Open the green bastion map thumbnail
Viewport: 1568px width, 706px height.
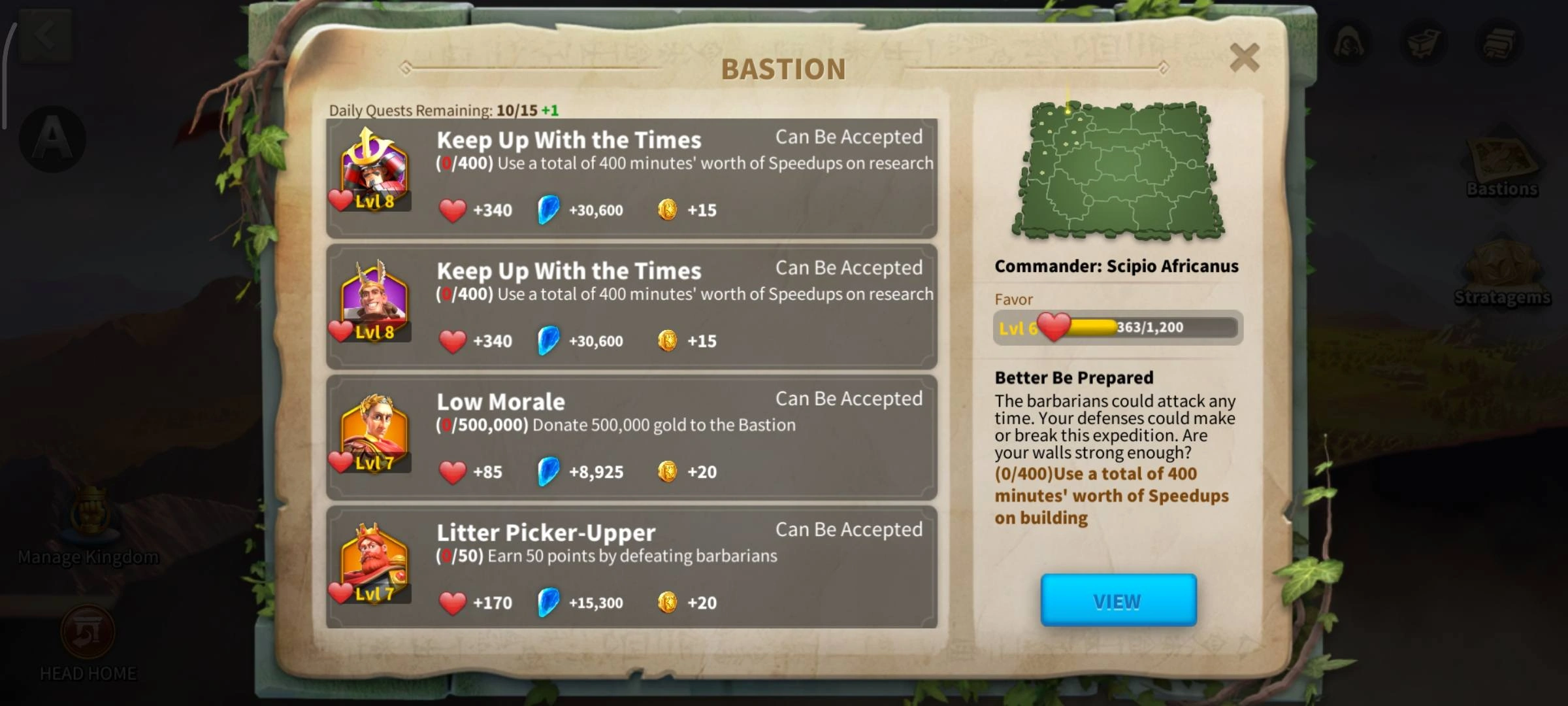(1118, 170)
